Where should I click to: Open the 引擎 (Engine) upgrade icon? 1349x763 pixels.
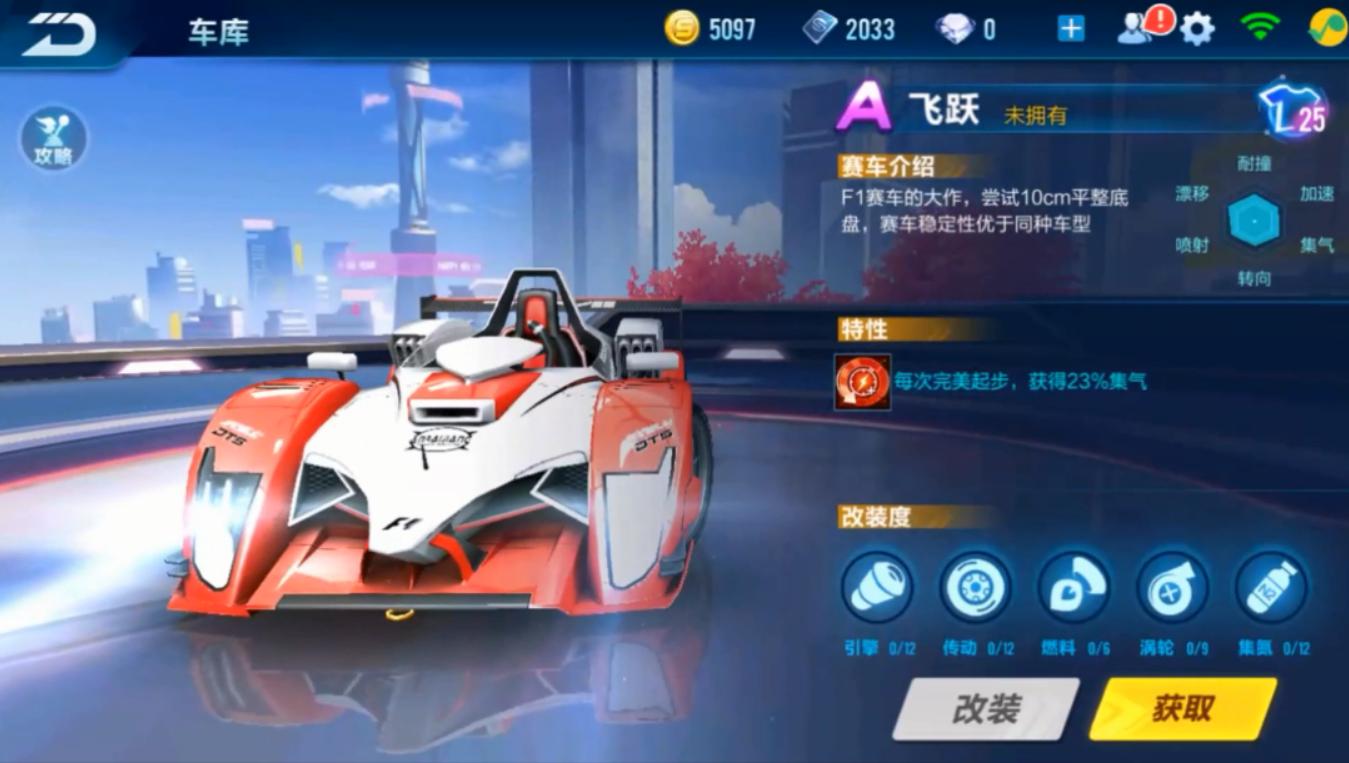(877, 589)
